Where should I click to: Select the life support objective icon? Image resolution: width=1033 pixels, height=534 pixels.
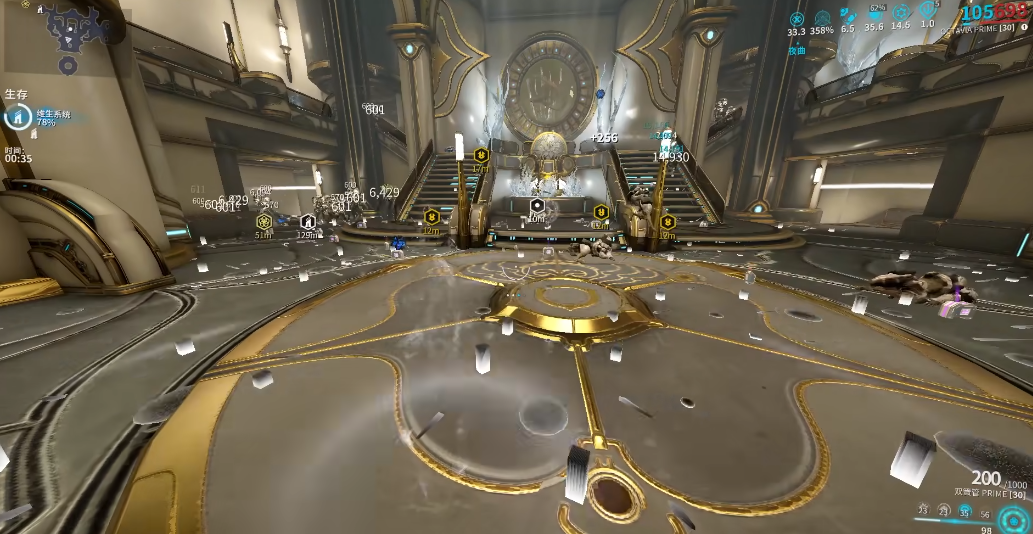coord(16,117)
